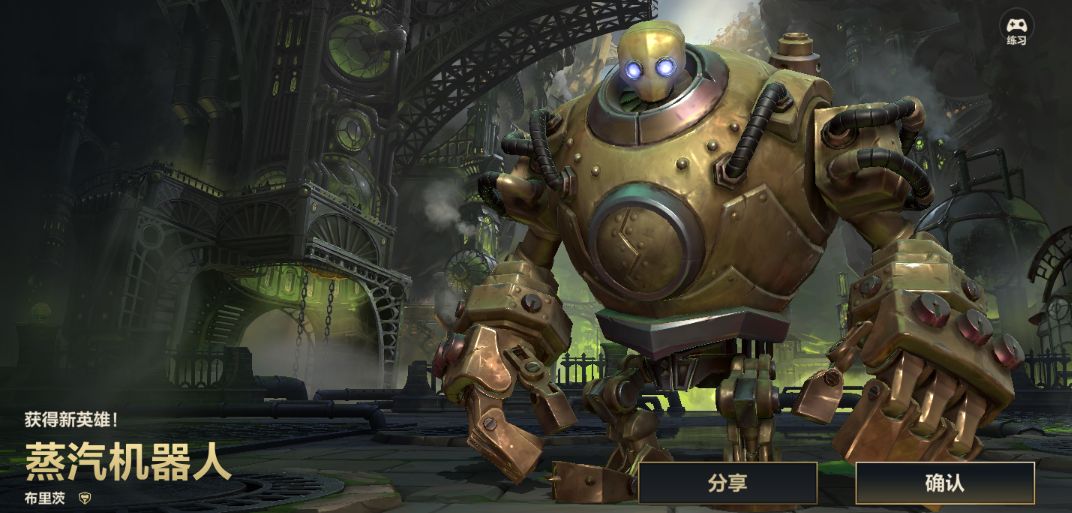
Task: Open practice mode via the 练习 icon
Action: click(1017, 29)
